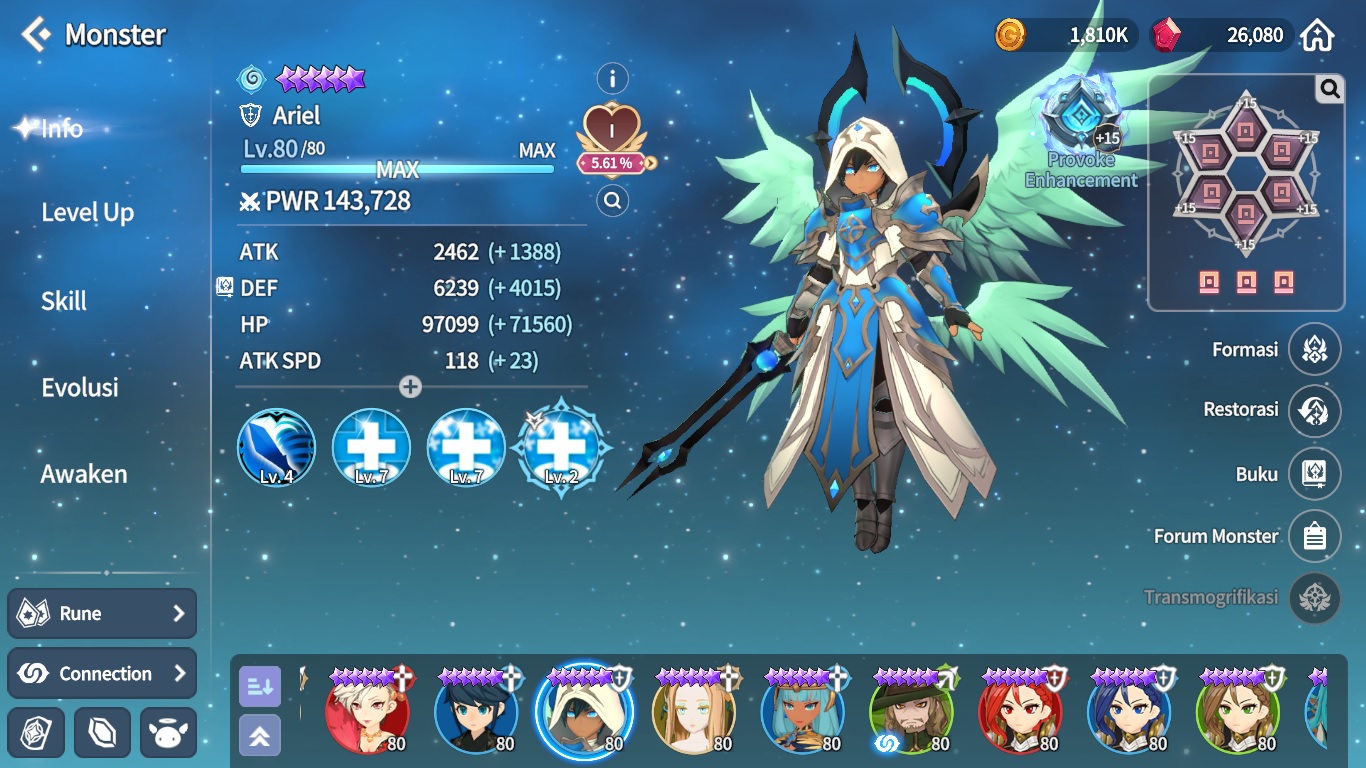The image size is (1366, 768).
Task: Show monster info via the i icon
Action: click(x=612, y=78)
